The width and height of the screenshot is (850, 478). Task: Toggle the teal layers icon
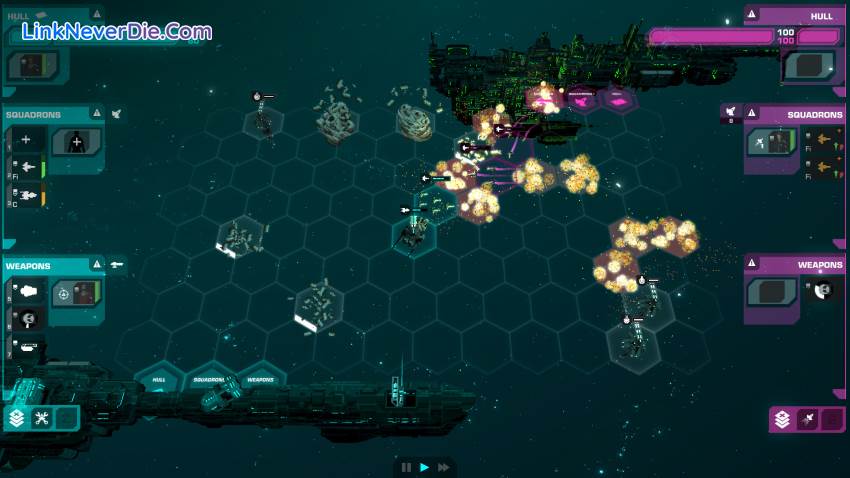[17, 418]
